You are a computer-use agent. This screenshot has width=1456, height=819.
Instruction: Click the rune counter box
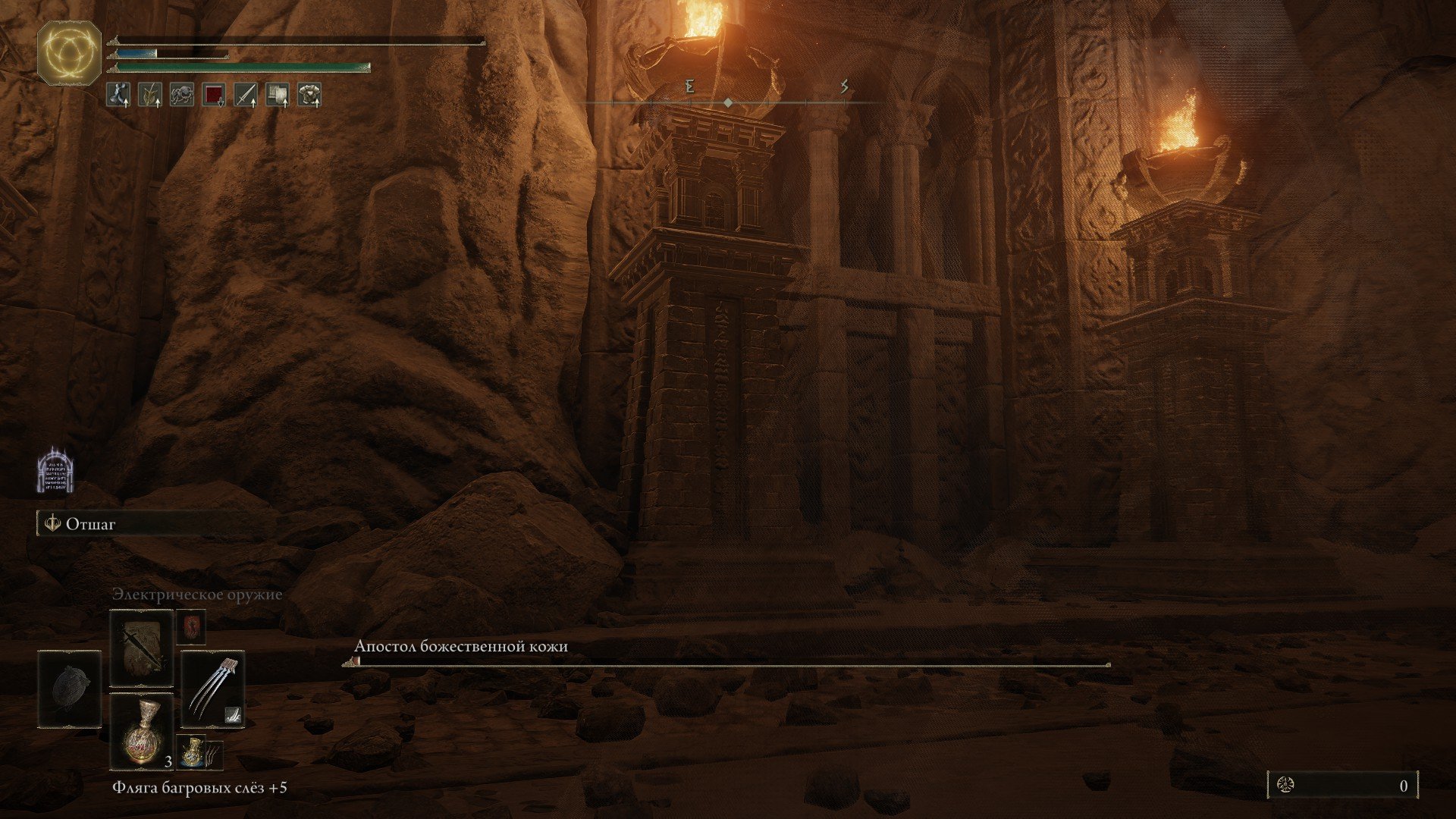click(1342, 786)
